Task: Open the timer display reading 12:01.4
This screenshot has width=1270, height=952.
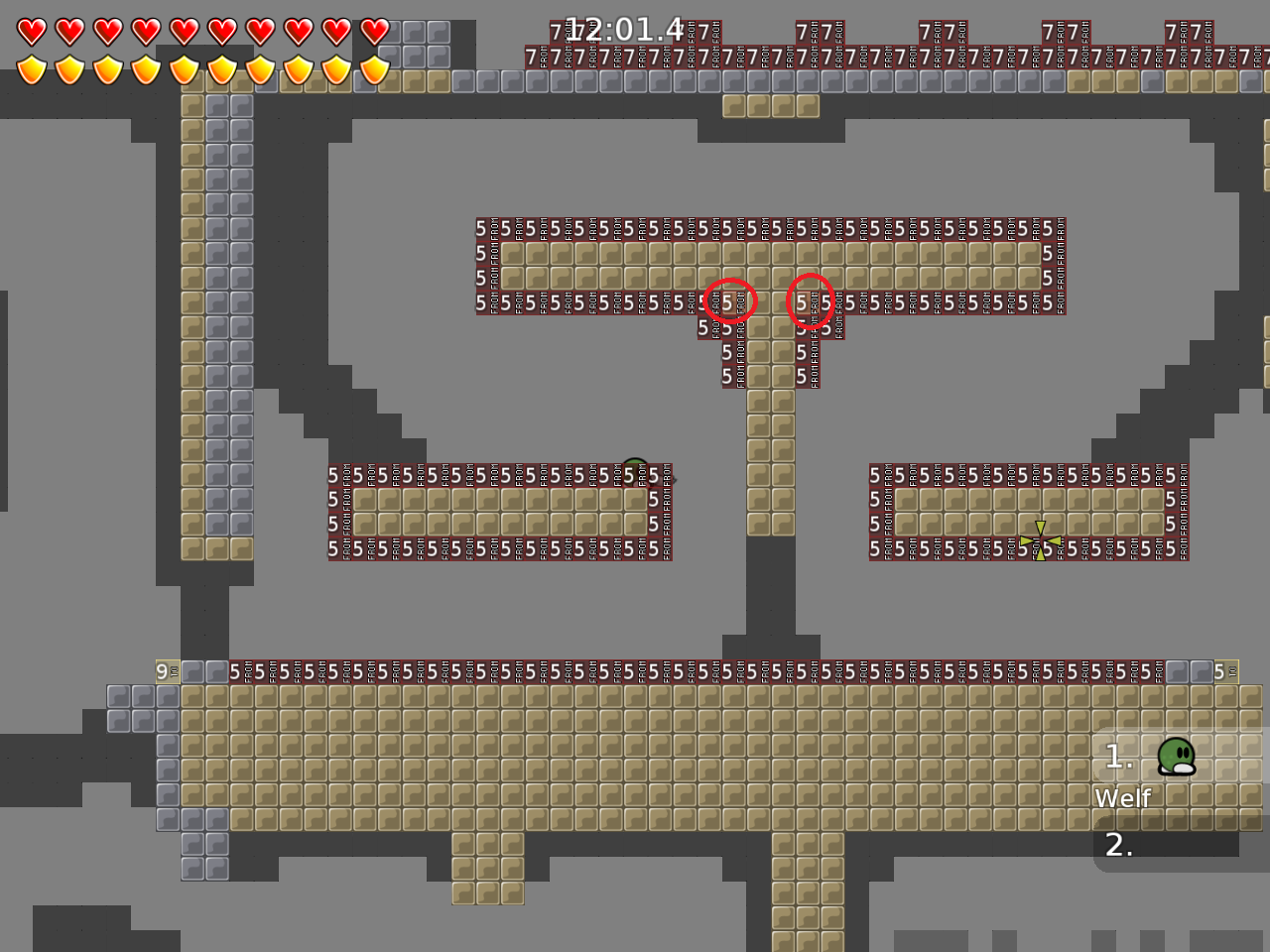Action: (625, 30)
